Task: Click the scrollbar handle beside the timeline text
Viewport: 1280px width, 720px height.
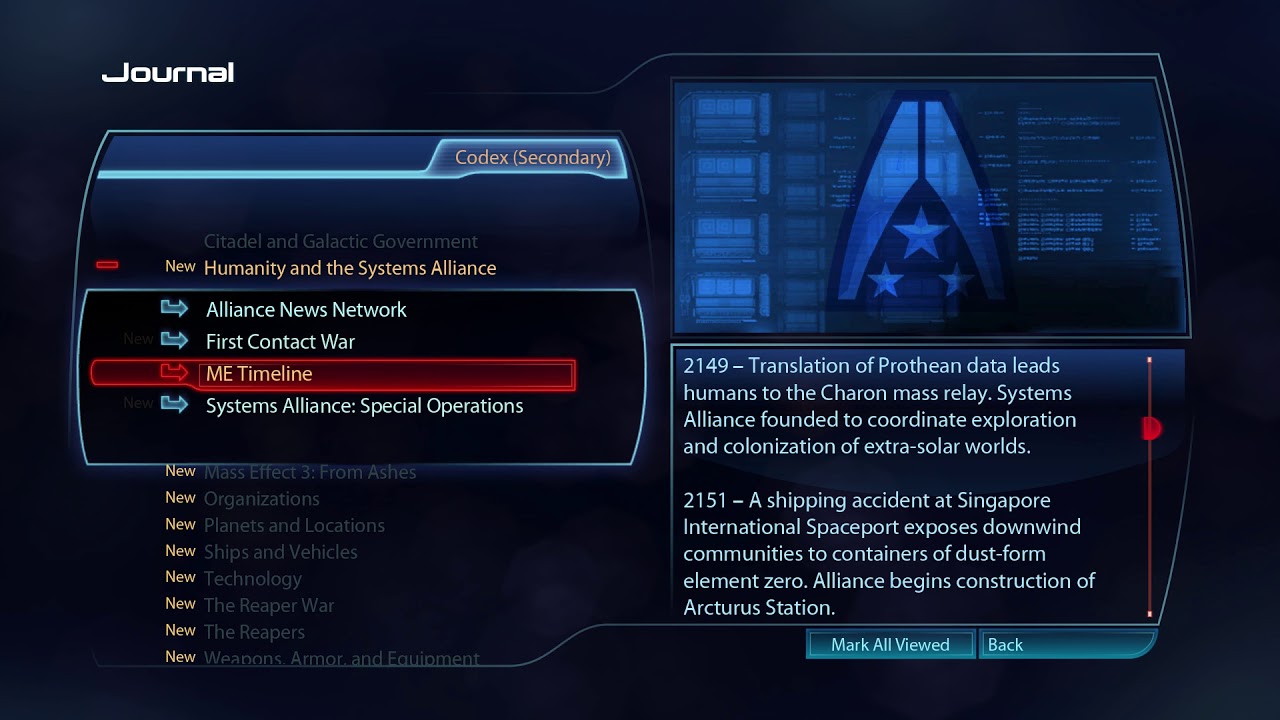Action: [1150, 427]
